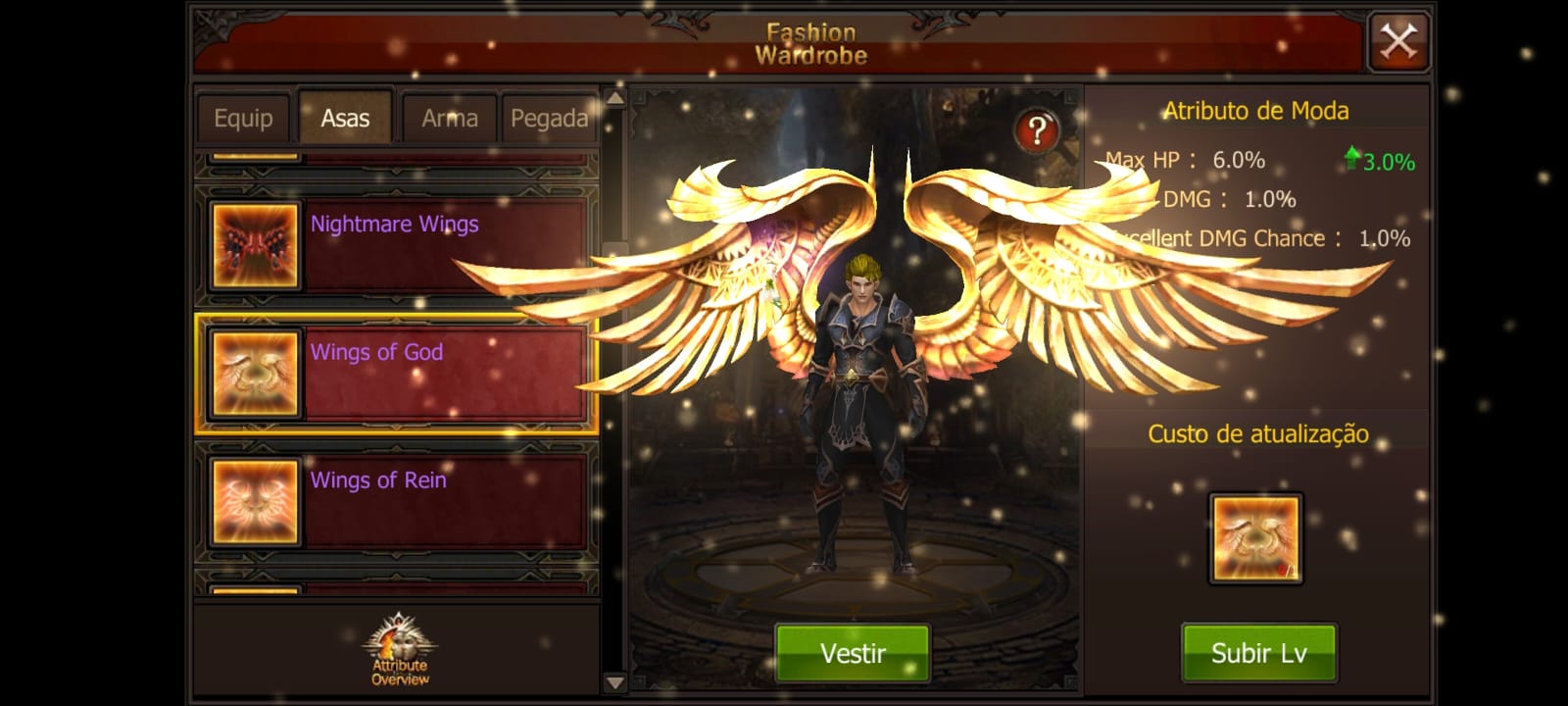Open the Attribute Overview
1568x706 pixels.
(x=399, y=650)
